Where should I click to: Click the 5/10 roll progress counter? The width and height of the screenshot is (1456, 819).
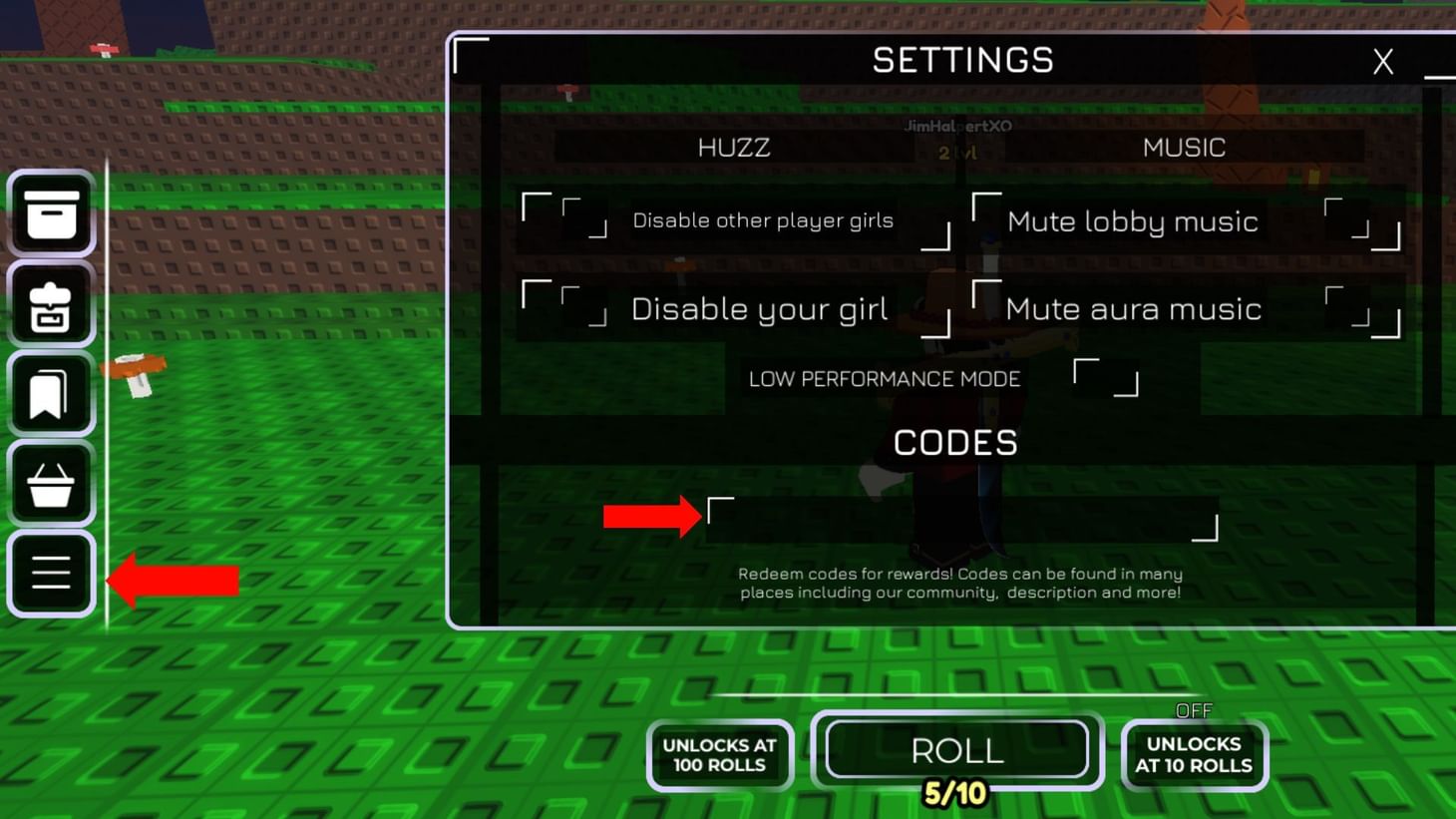(x=953, y=795)
